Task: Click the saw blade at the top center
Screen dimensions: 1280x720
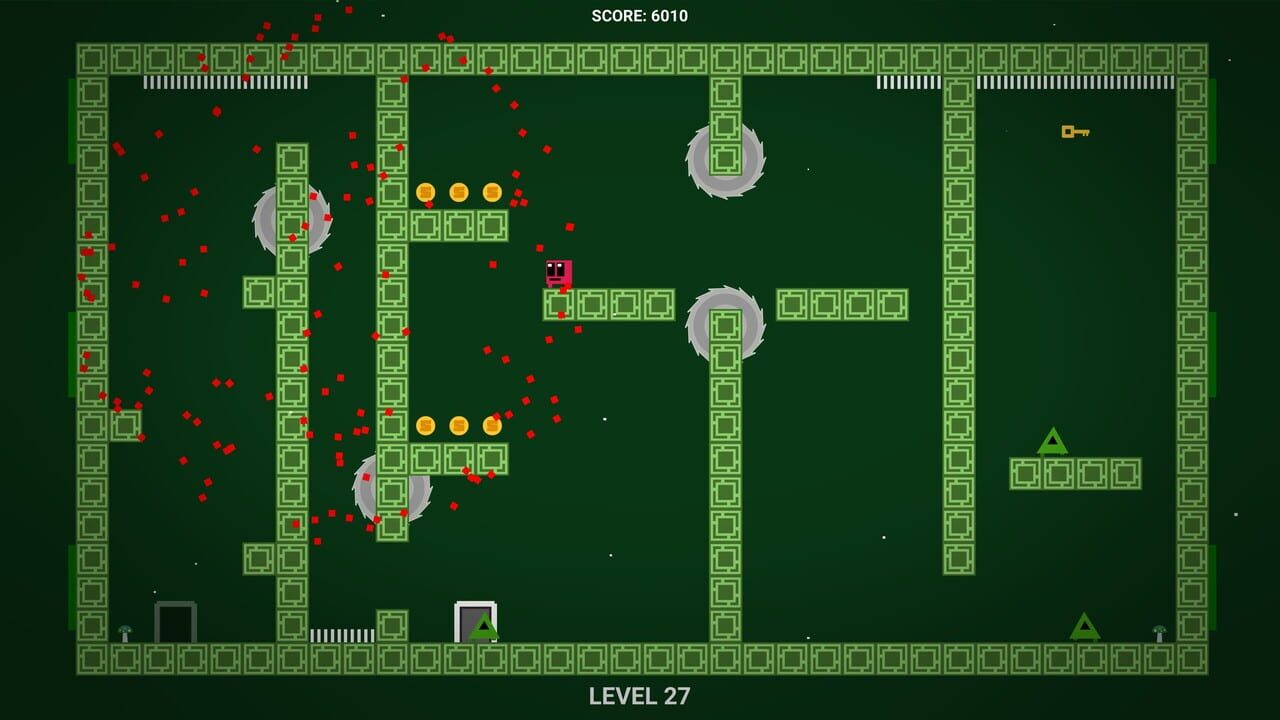Action: pyautogui.click(x=723, y=158)
